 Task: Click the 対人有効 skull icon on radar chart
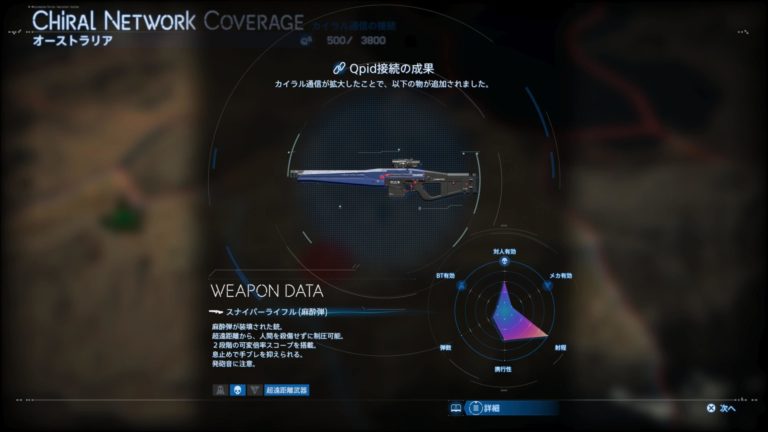[504, 262]
